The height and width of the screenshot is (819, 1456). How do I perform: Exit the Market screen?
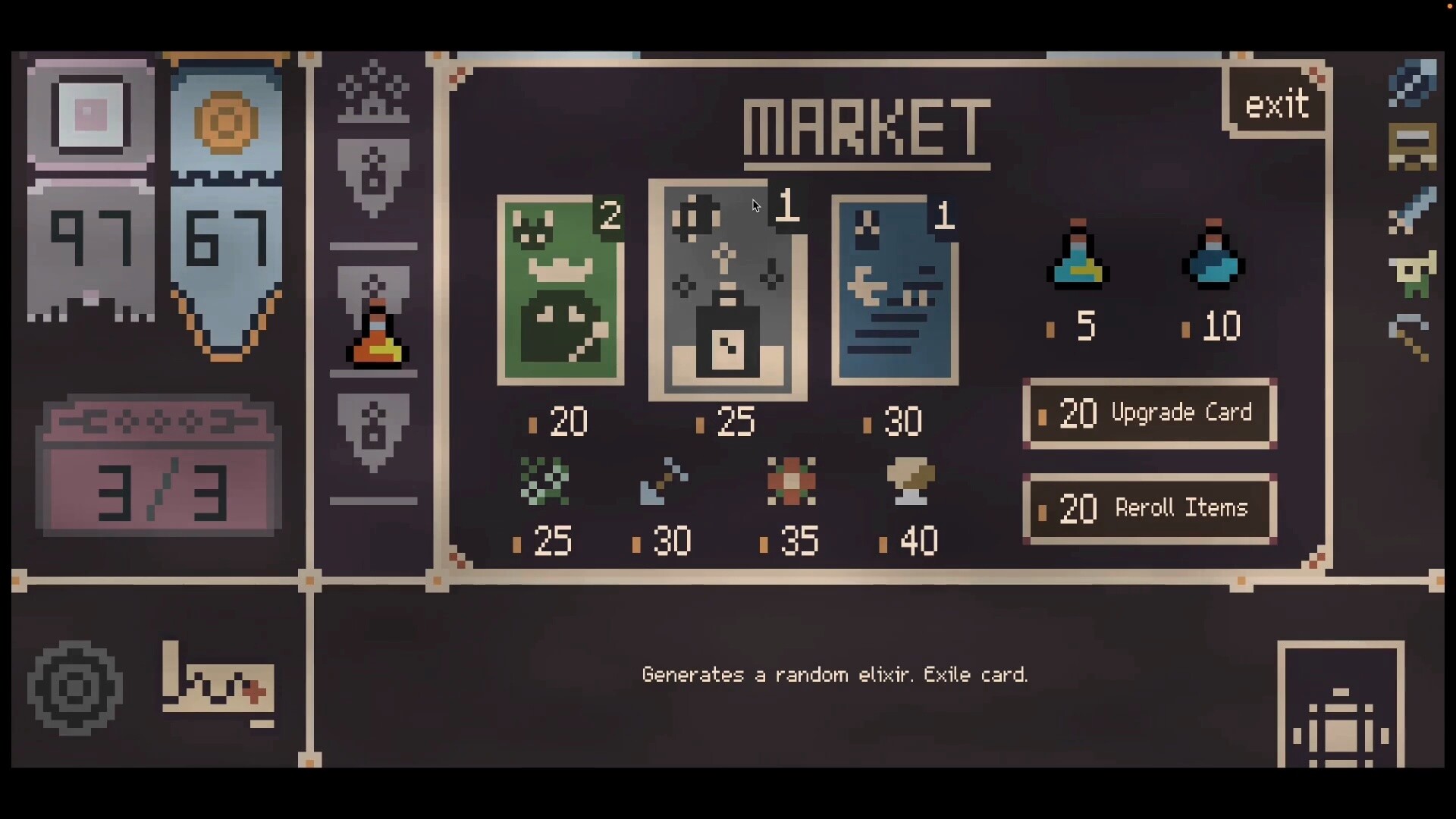[1276, 104]
